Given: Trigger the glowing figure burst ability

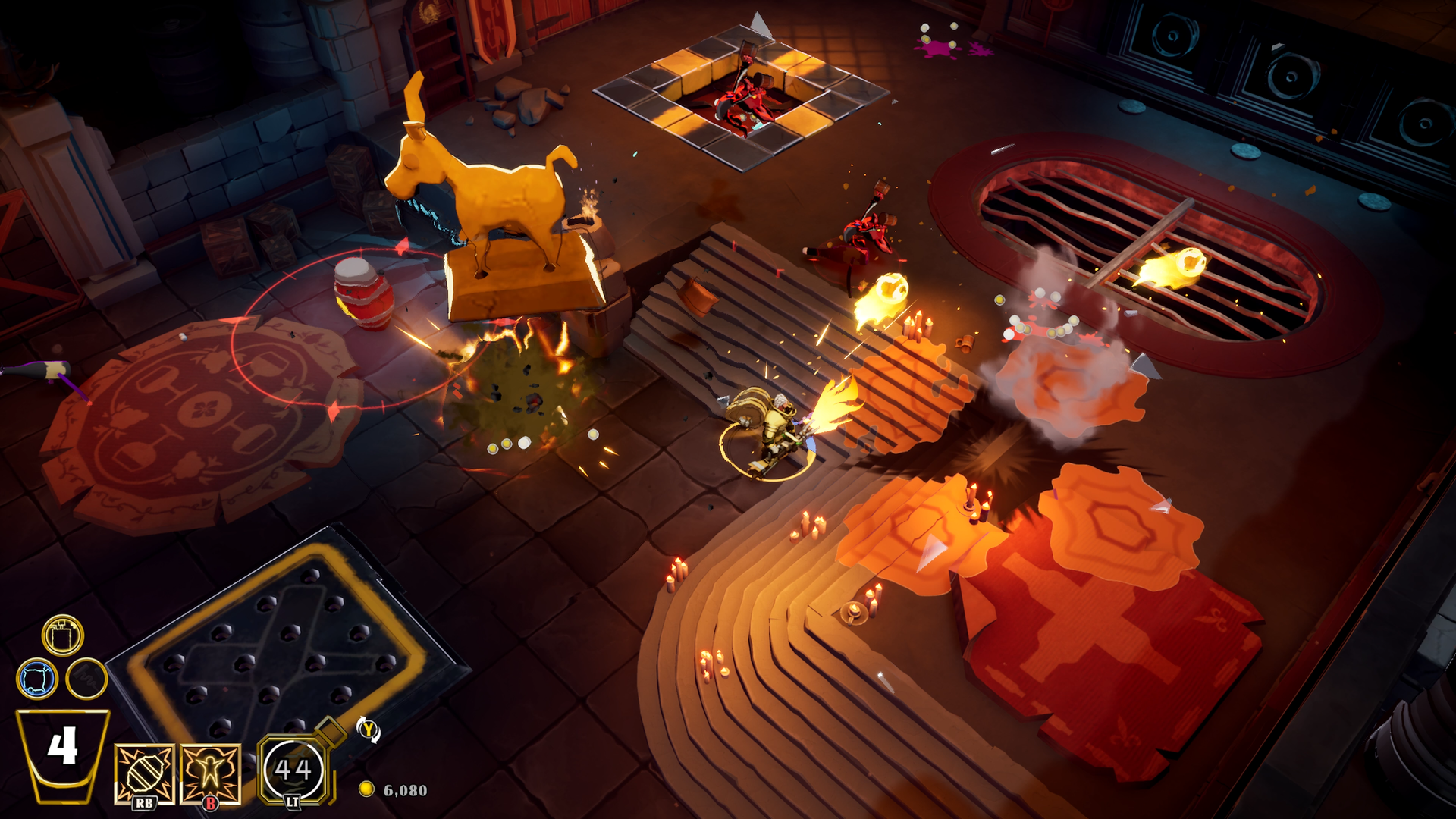Looking at the screenshot, I should (210, 773).
